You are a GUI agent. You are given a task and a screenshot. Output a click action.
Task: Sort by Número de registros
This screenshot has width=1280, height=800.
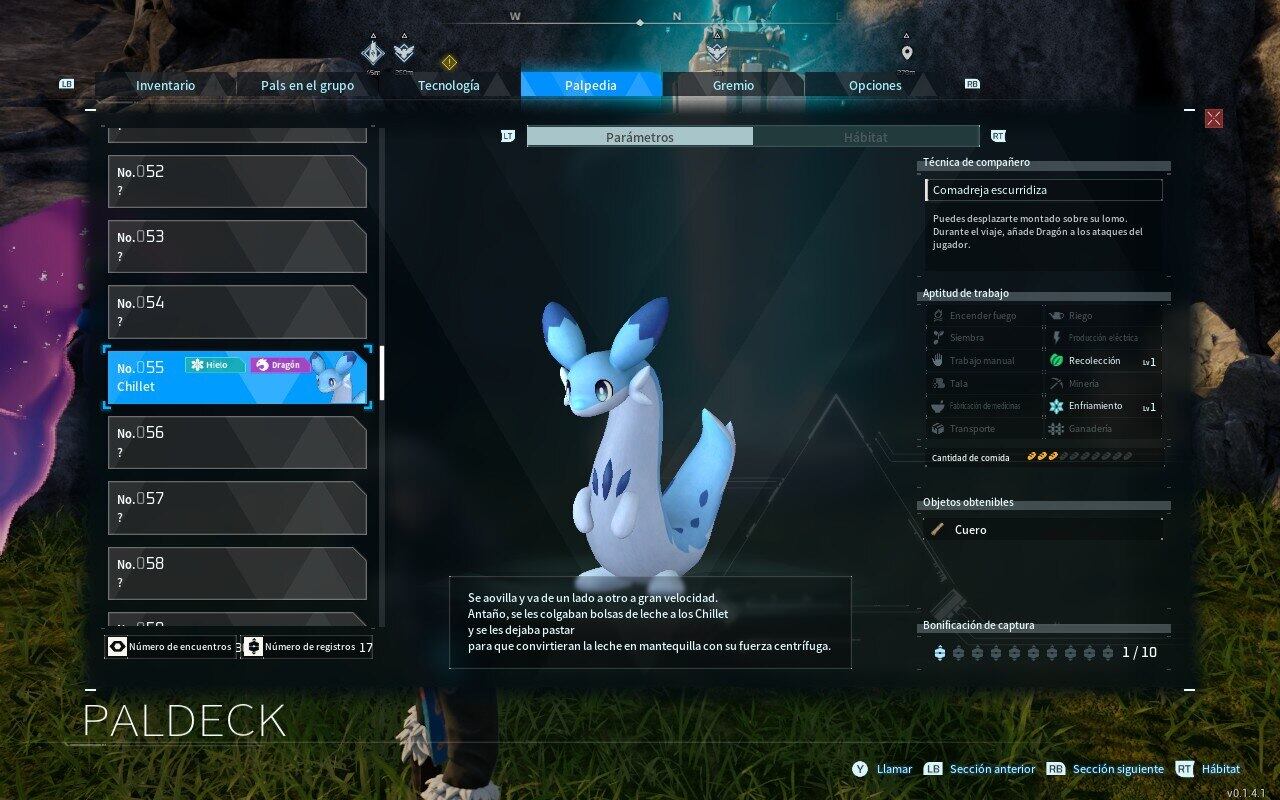click(x=308, y=647)
